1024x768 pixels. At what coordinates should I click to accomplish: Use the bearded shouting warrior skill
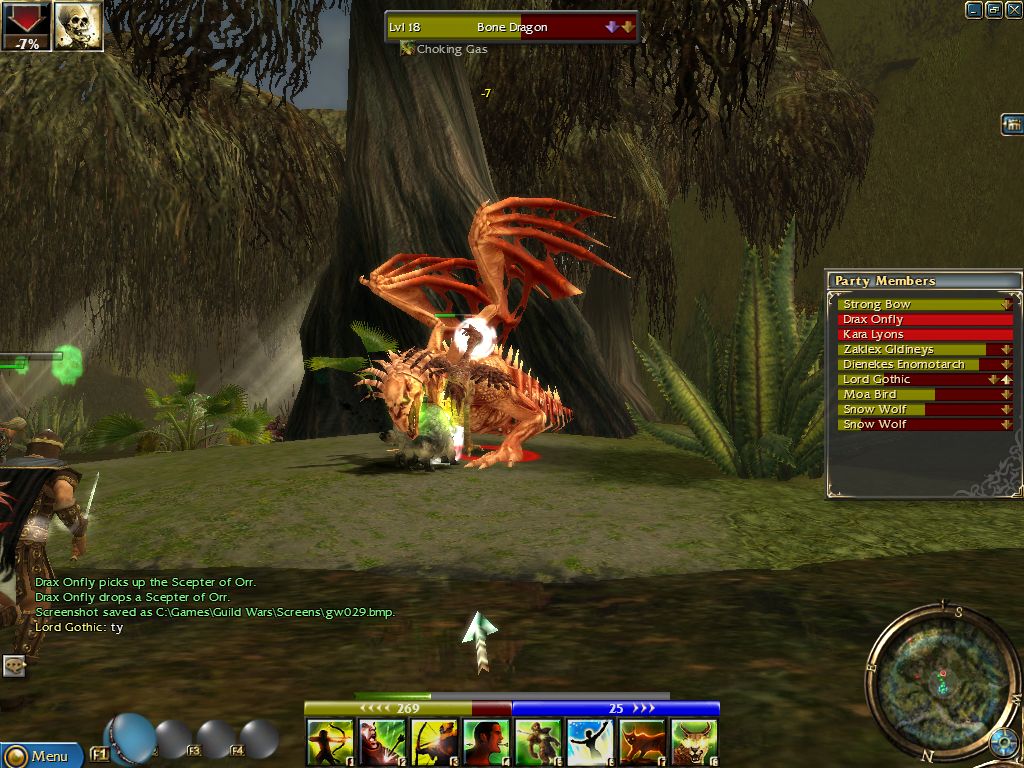pos(382,743)
